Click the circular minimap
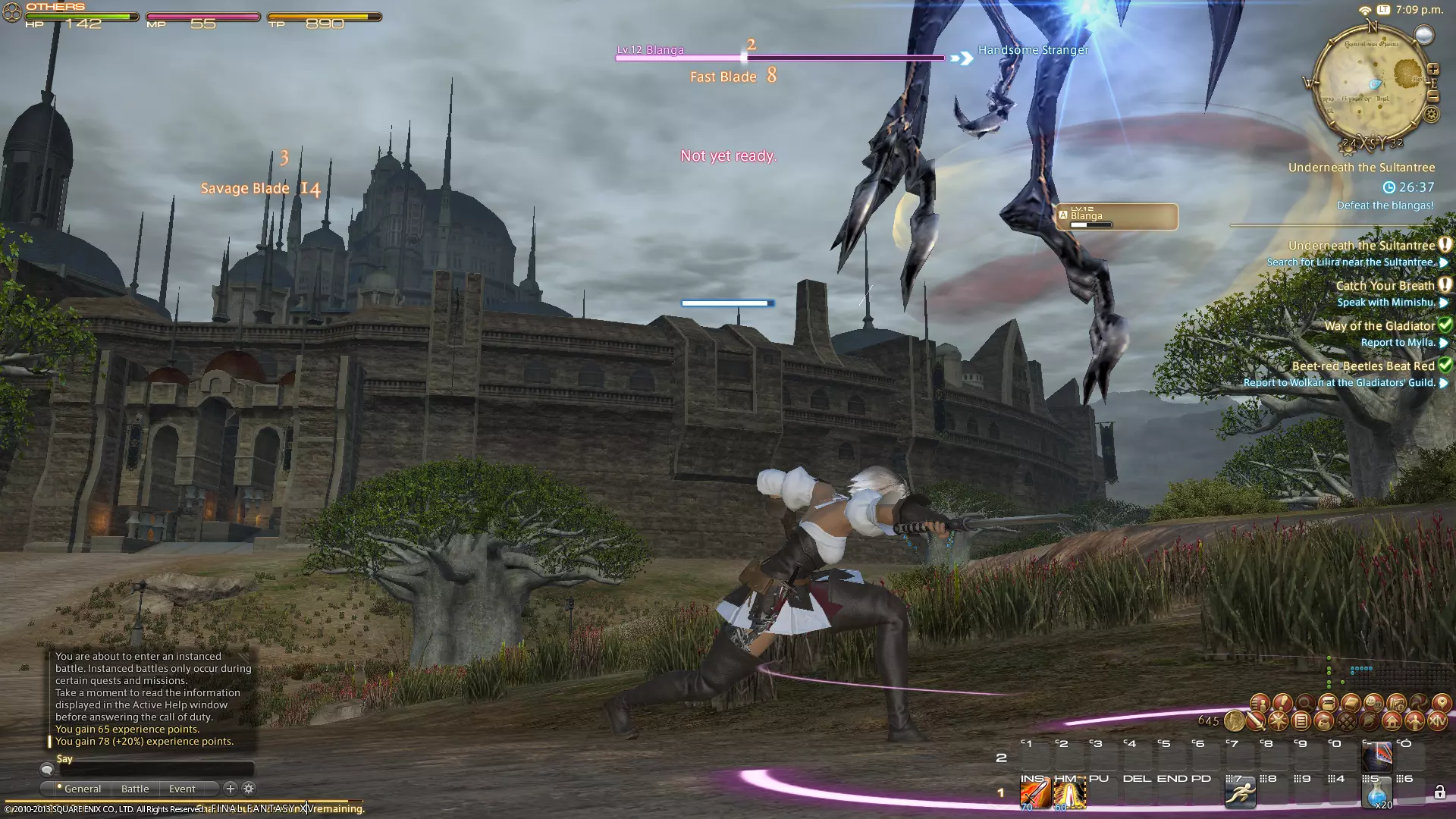 (x=1371, y=83)
